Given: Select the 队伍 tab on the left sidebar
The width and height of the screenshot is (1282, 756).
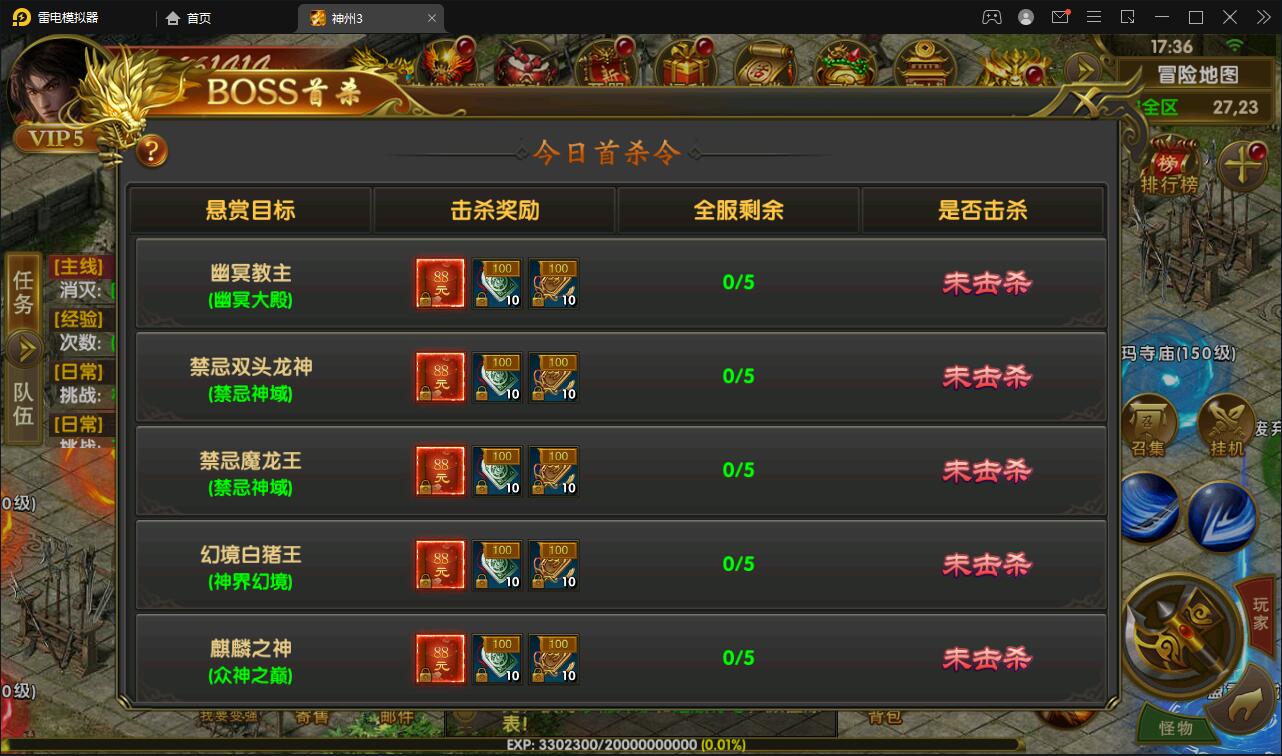Looking at the screenshot, I should tap(22, 405).
